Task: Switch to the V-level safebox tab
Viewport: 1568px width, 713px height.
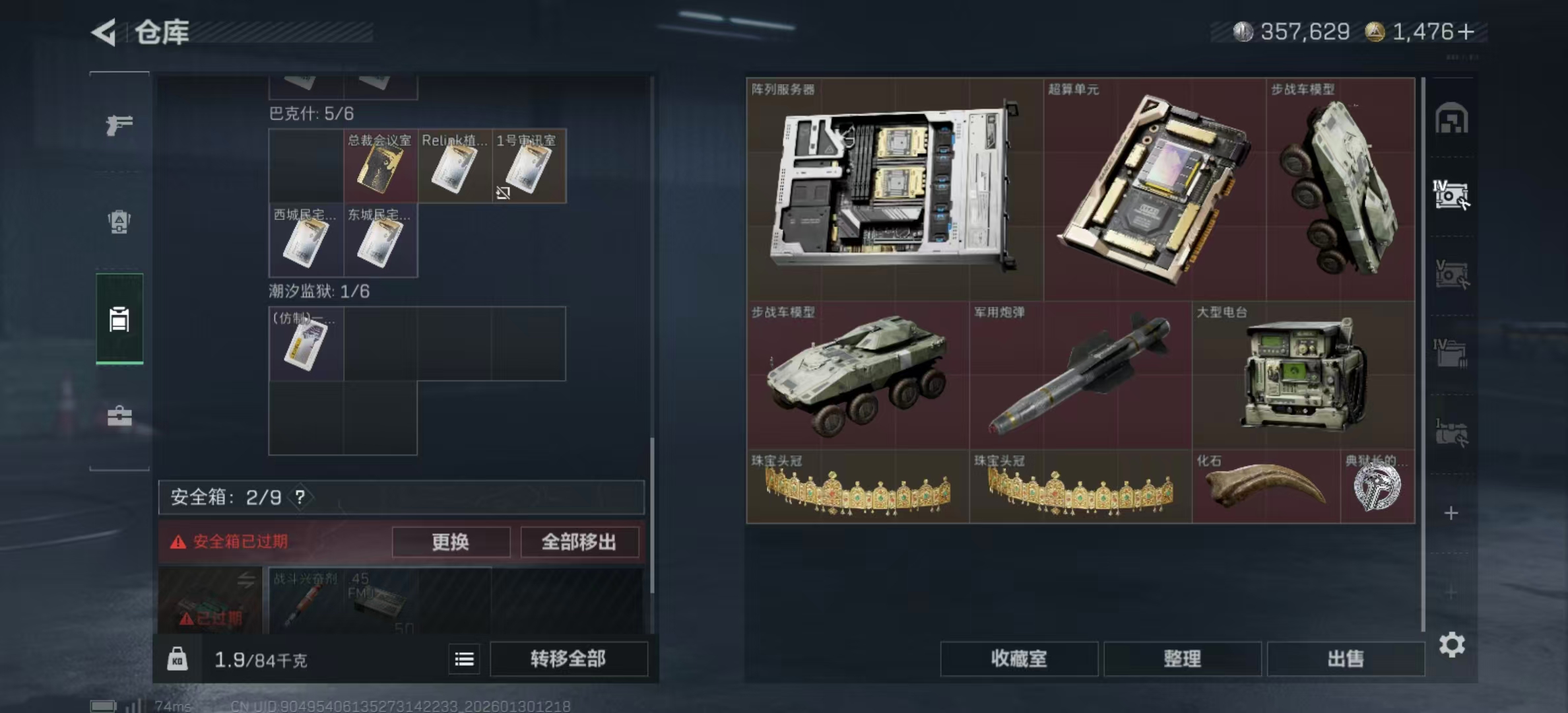Action: (1452, 274)
